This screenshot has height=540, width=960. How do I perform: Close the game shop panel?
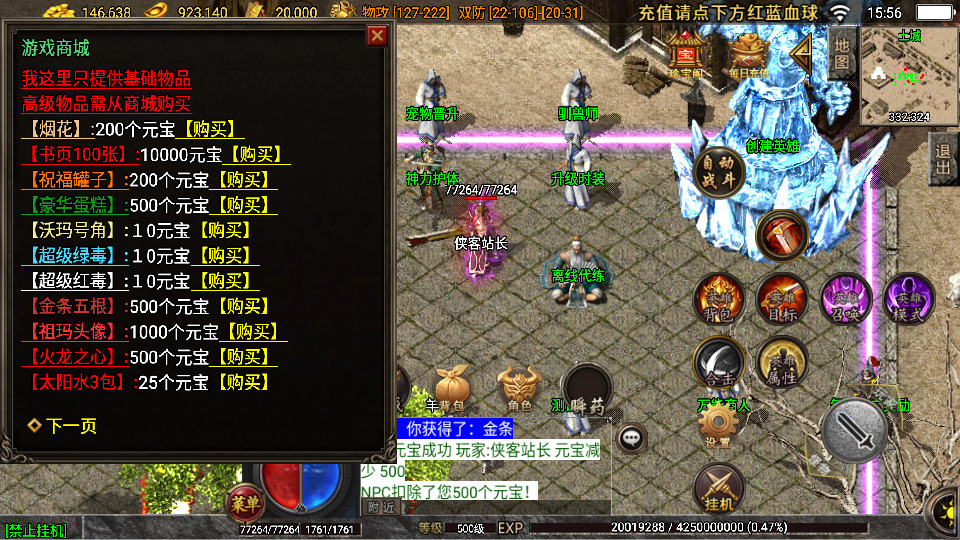point(377,37)
